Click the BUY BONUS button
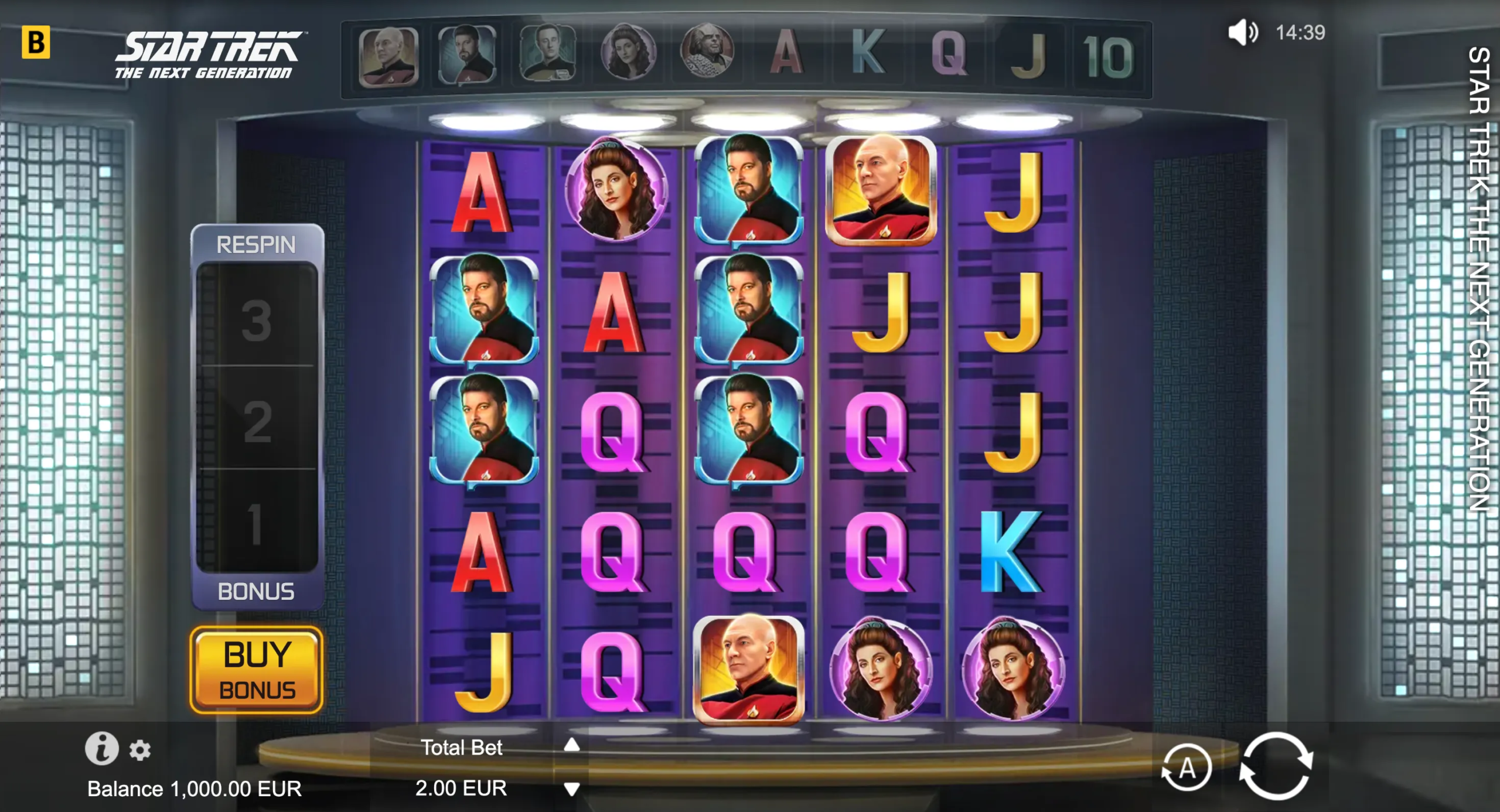The width and height of the screenshot is (1500, 812). [x=257, y=670]
